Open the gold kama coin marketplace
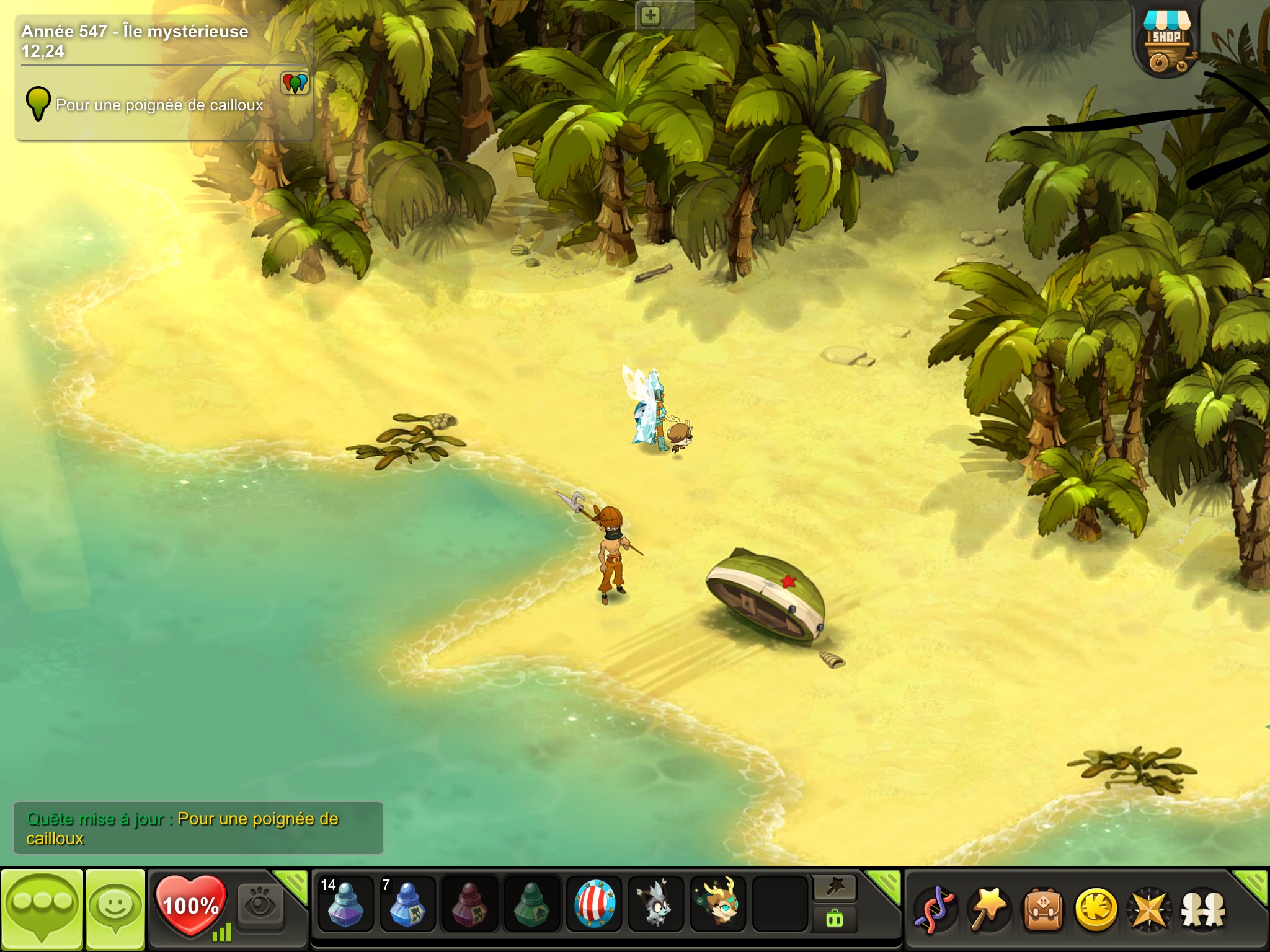 (1096, 910)
